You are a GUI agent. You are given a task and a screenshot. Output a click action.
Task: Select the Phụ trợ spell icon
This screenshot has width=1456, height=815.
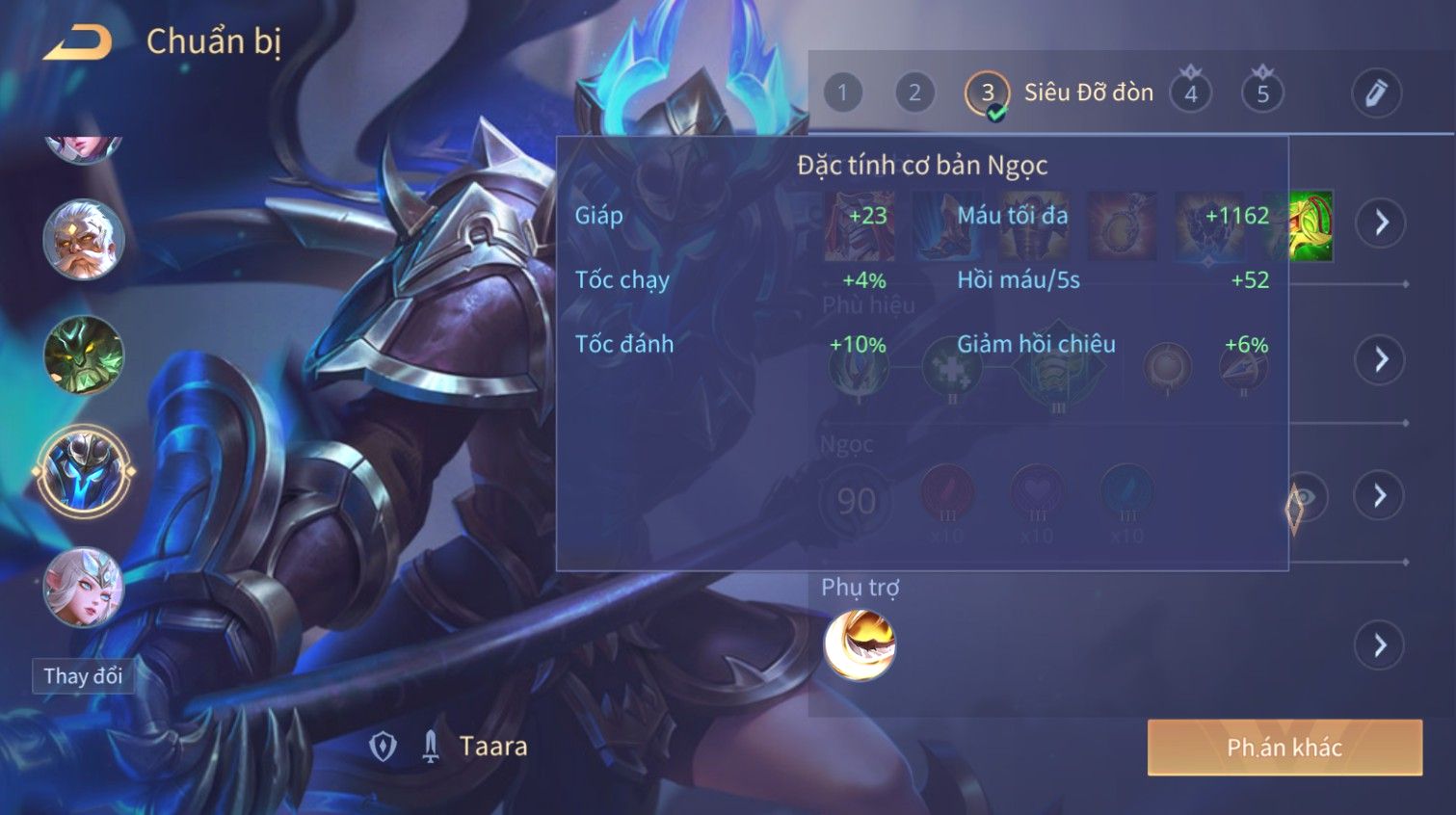pos(860,644)
